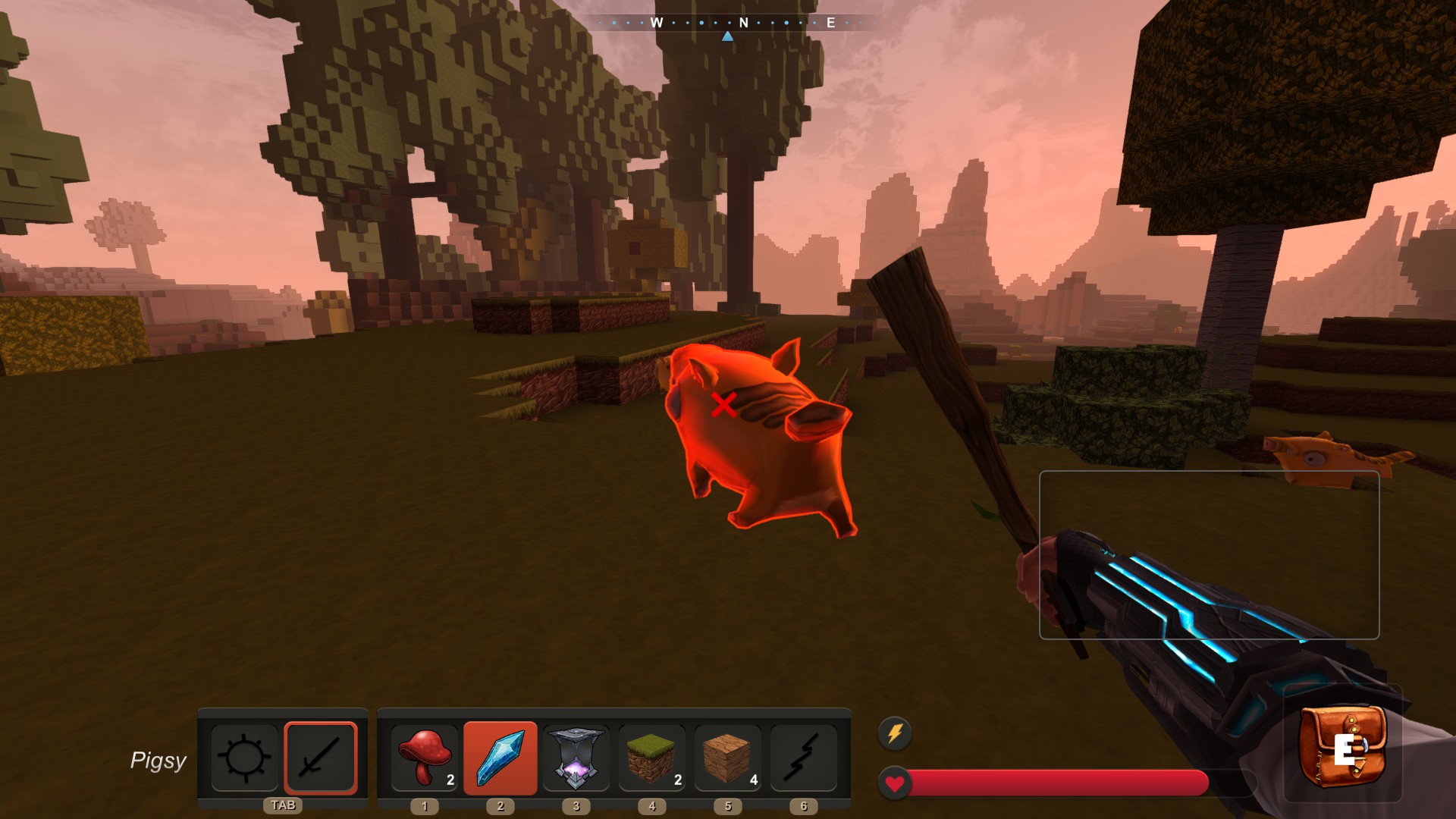
Task: Select the wood block in hotbar slot 5
Action: (728, 758)
